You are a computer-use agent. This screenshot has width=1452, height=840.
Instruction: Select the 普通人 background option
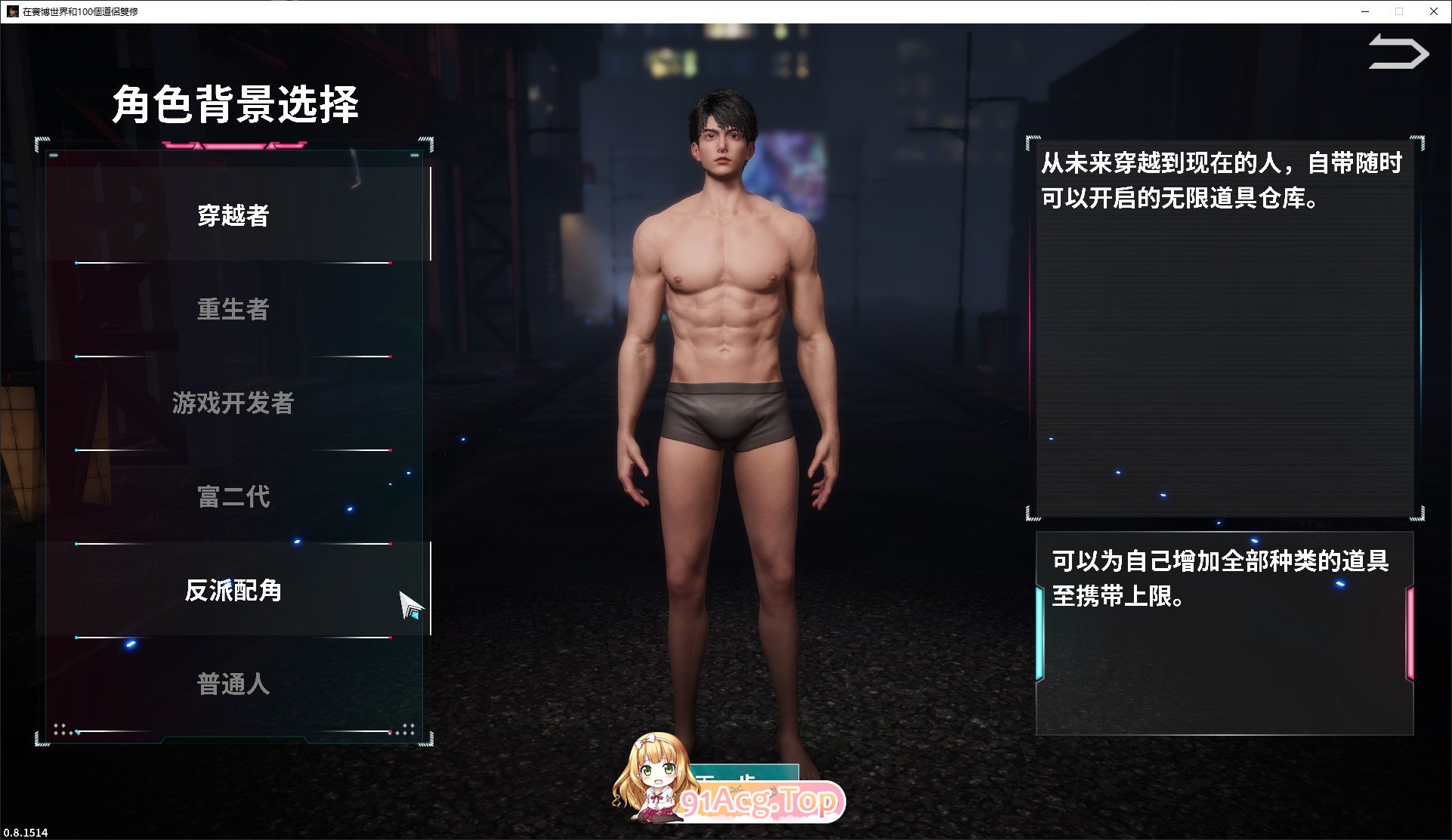[233, 684]
